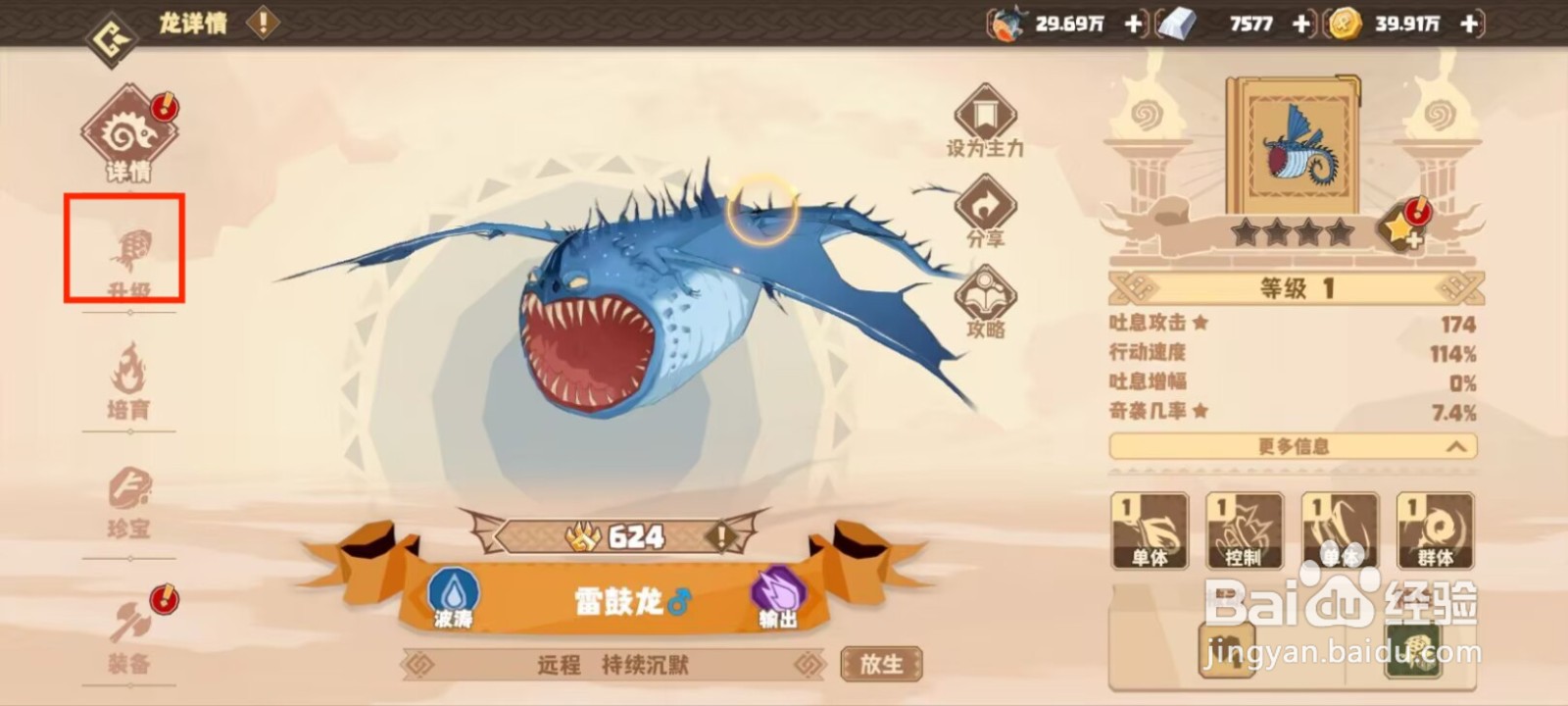Click the first 单体 single-target skill card
The width and height of the screenshot is (1568, 706).
click(x=1149, y=531)
